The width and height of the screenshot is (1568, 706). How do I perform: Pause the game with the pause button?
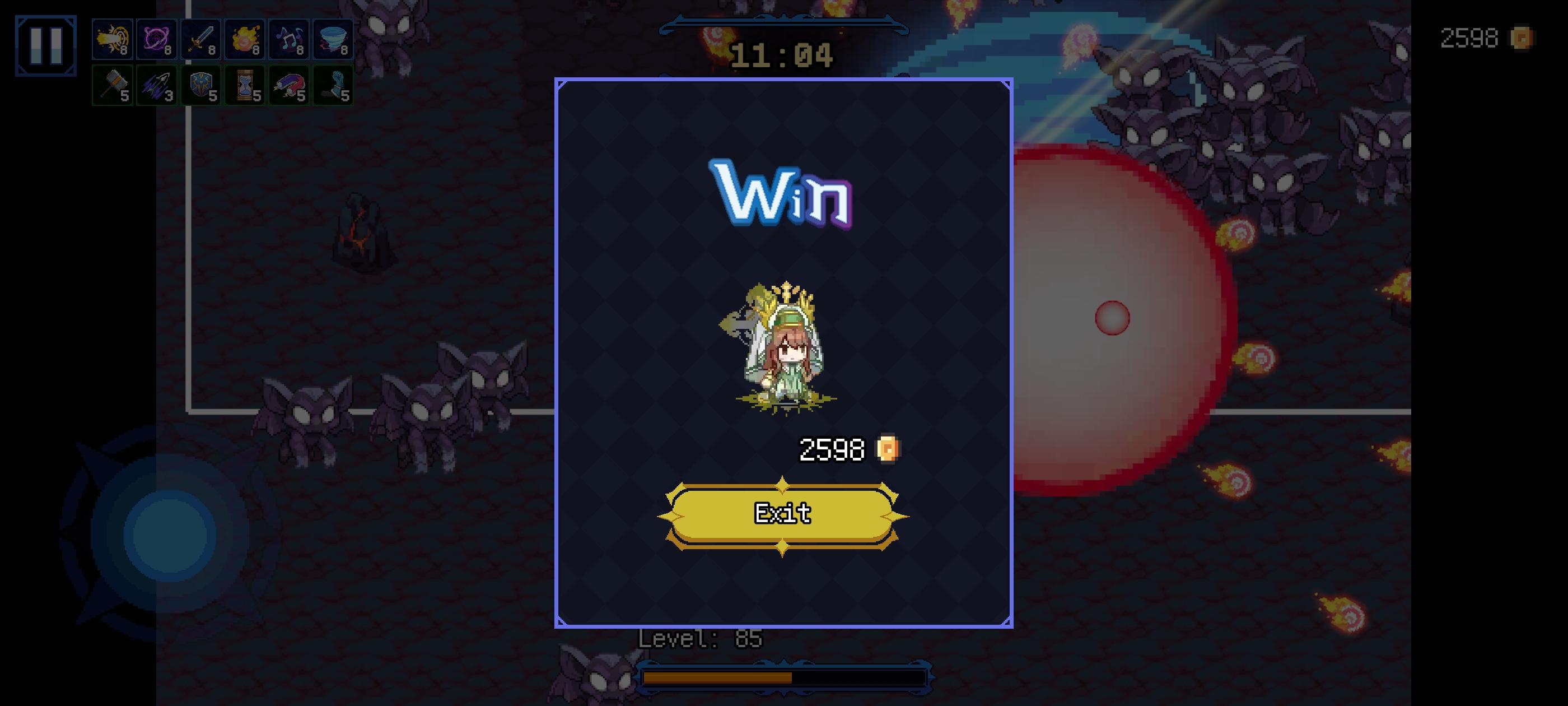(46, 45)
